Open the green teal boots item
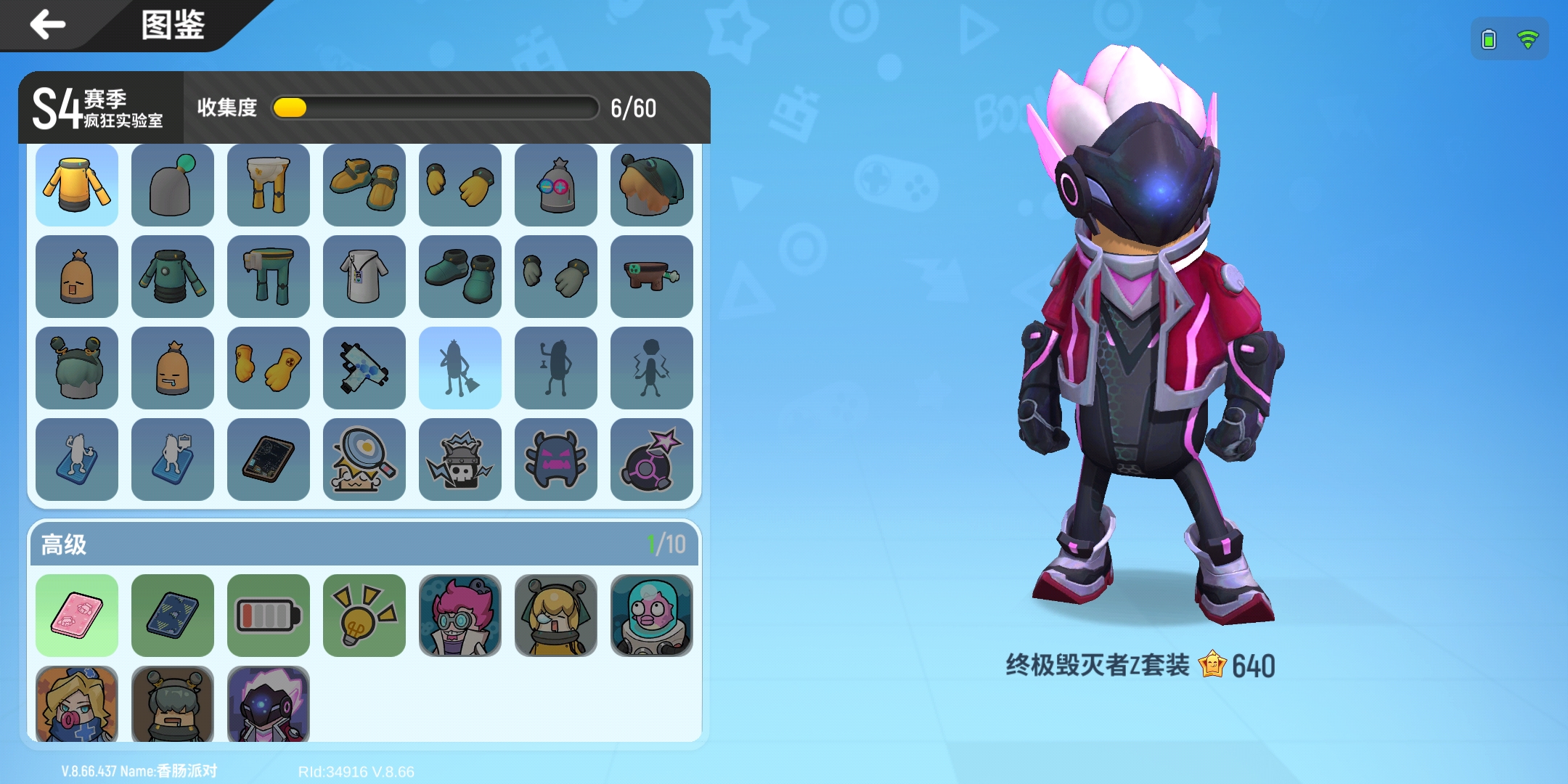Image resolution: width=1568 pixels, height=784 pixels. pyautogui.click(x=460, y=276)
